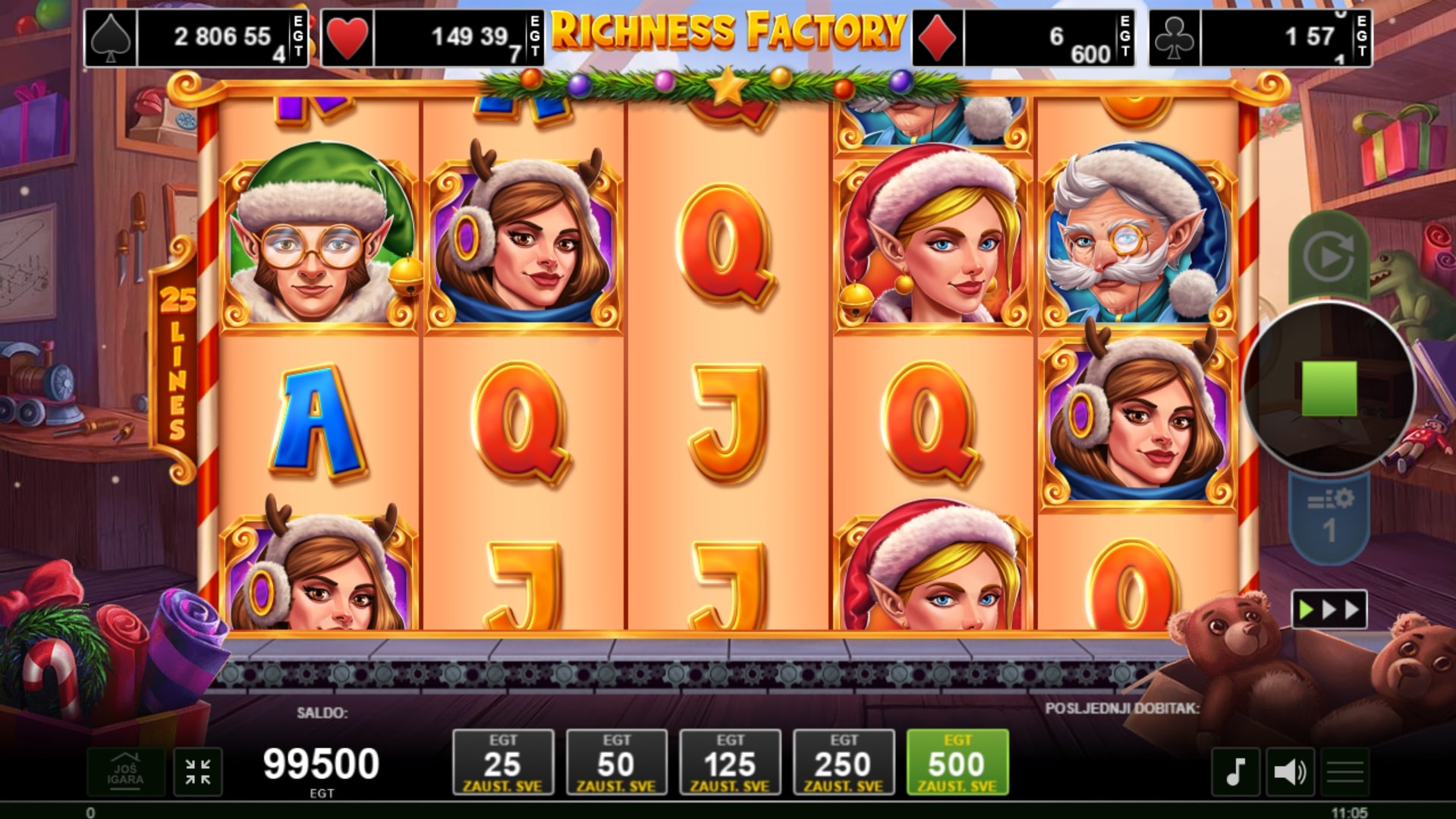This screenshot has height=819, width=1456.
Task: Set the bet to 125
Action: click(730, 762)
